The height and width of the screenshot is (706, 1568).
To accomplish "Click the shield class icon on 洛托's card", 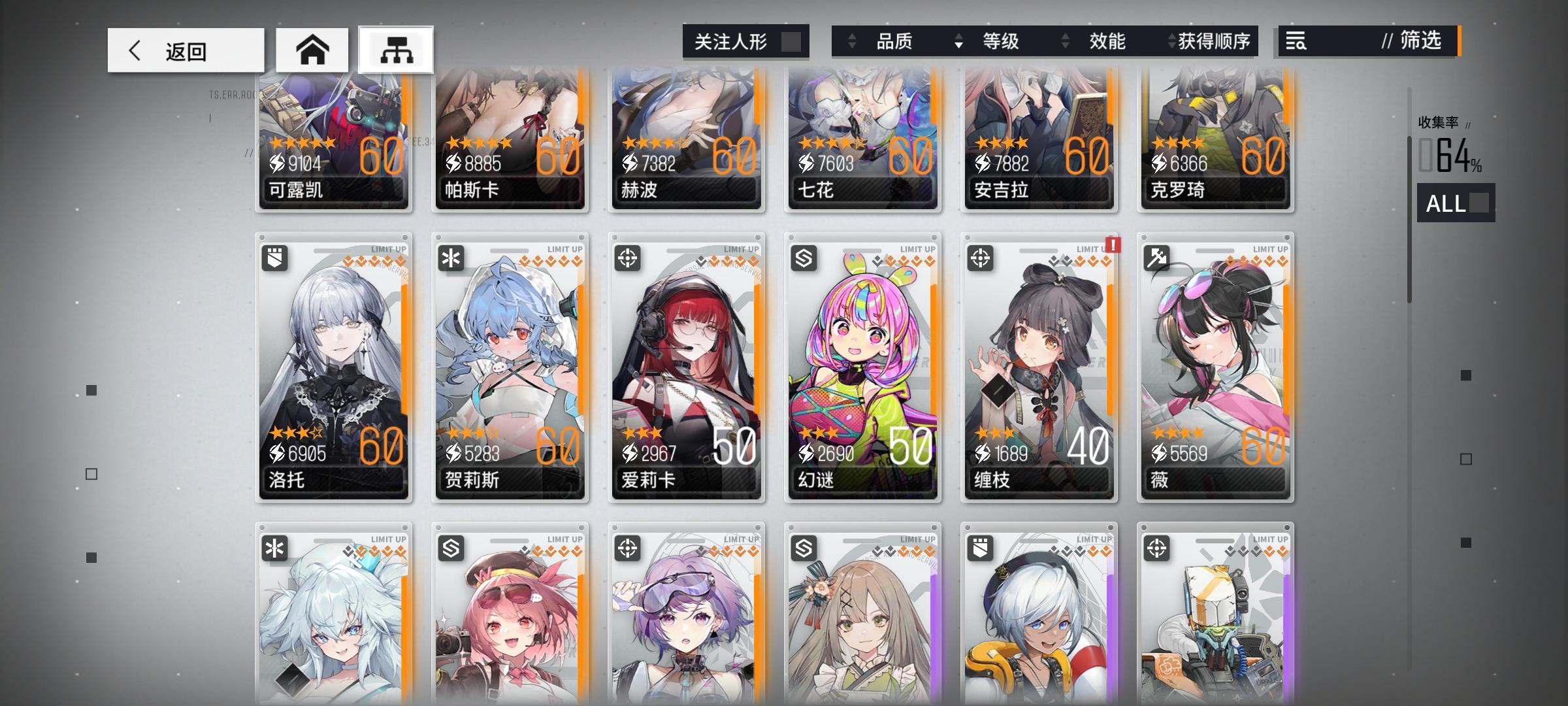I will click(x=275, y=258).
